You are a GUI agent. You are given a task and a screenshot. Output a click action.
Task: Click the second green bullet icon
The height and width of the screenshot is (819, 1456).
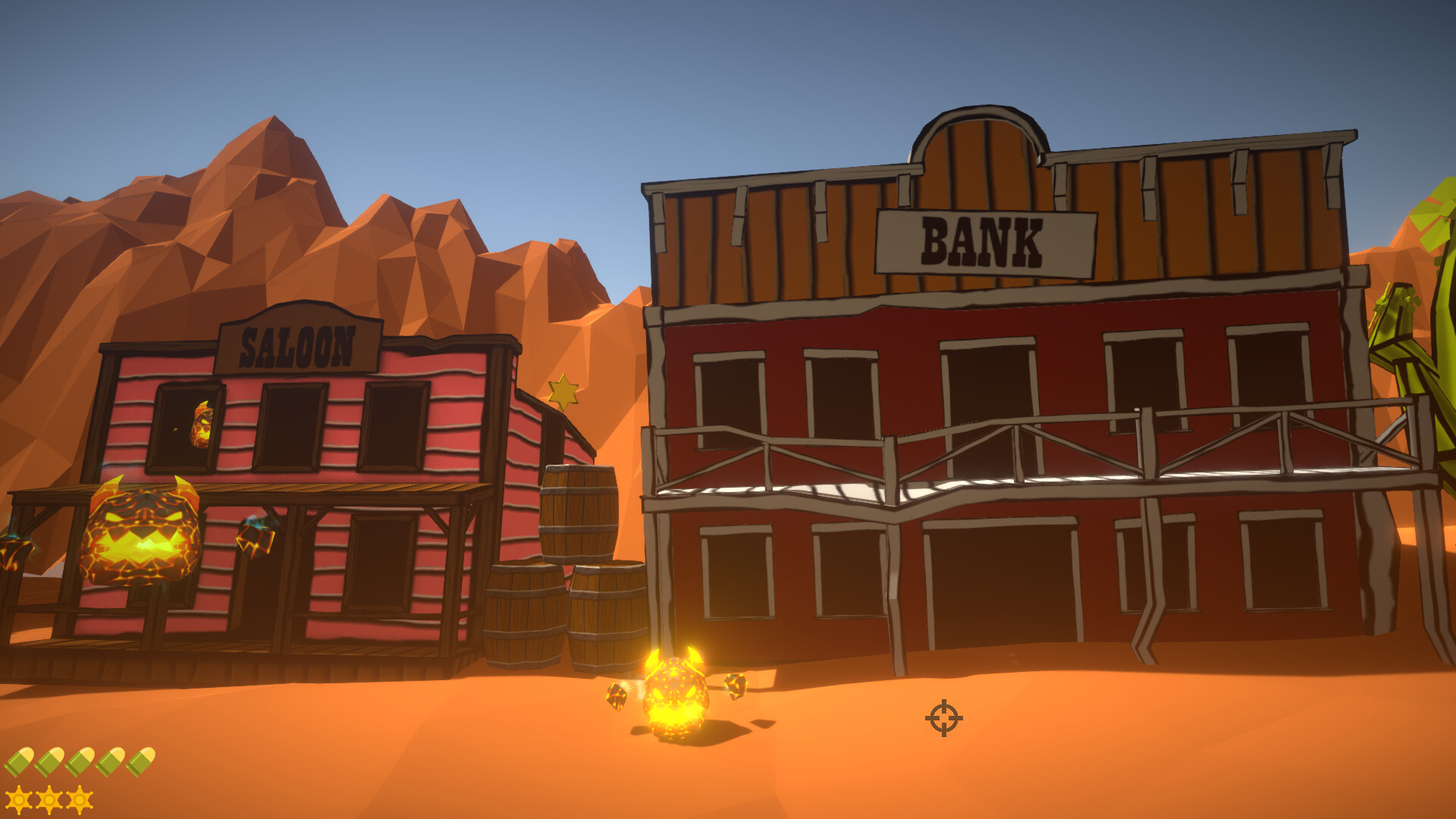point(49,763)
